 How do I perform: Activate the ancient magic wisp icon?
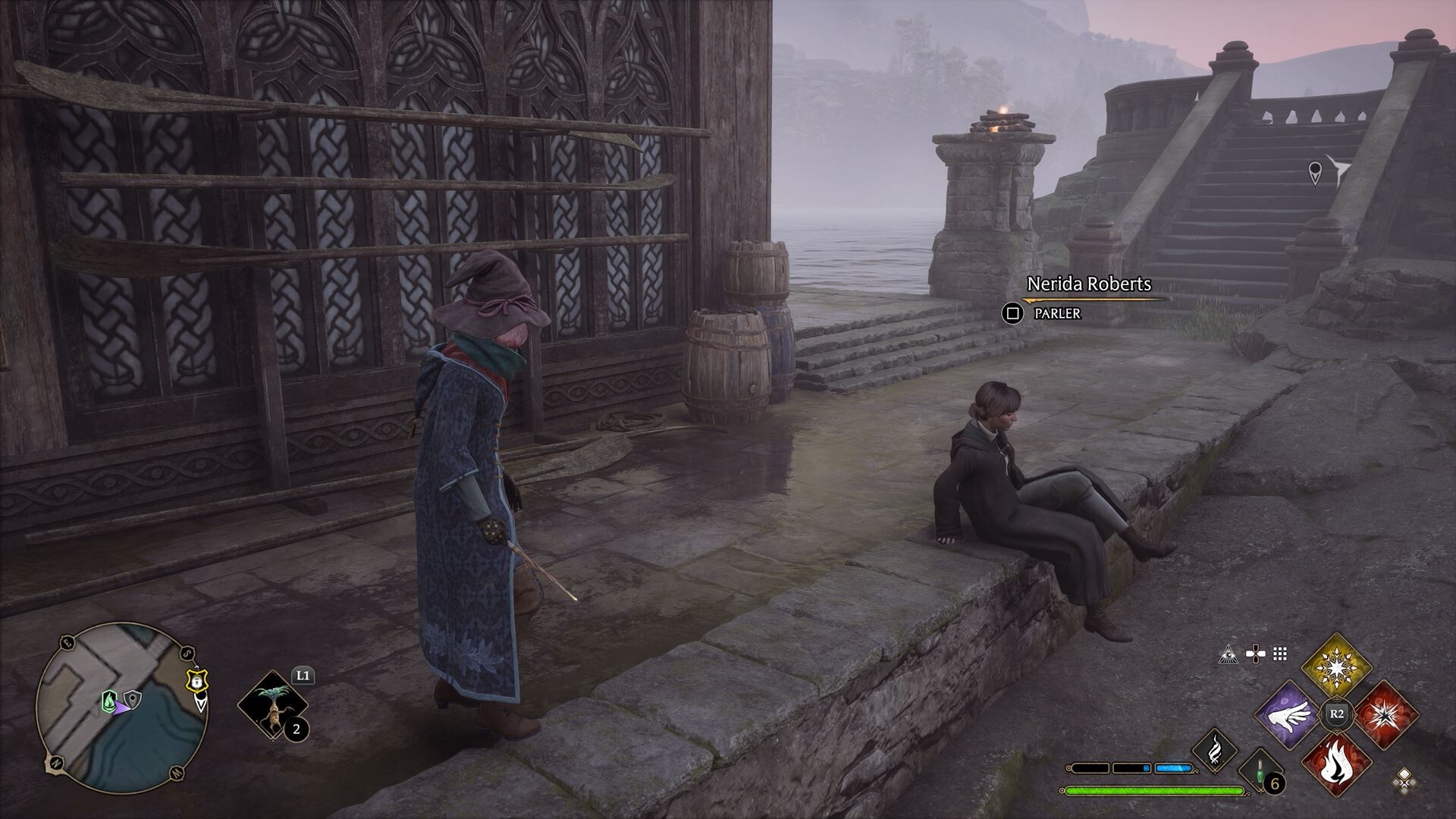tap(1214, 748)
